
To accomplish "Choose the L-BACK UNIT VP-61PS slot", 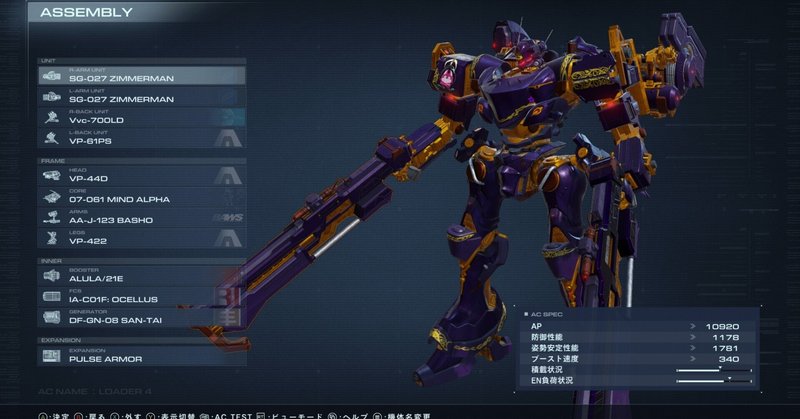I will (140, 139).
